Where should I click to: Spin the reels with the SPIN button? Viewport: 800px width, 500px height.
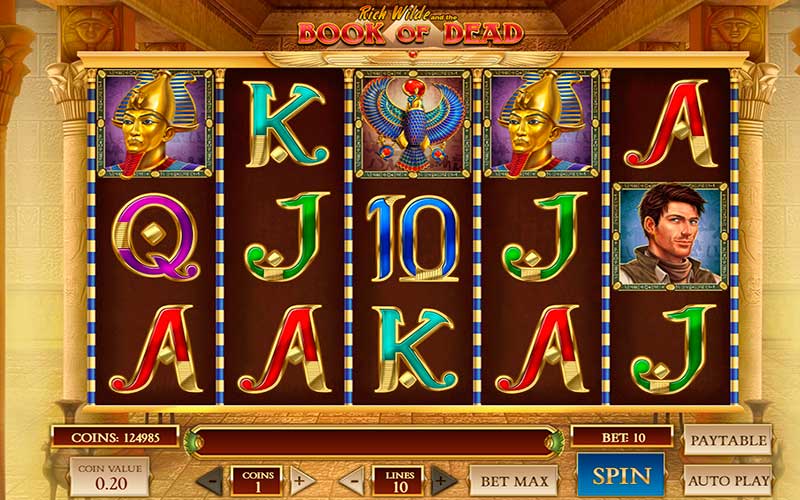(621, 476)
